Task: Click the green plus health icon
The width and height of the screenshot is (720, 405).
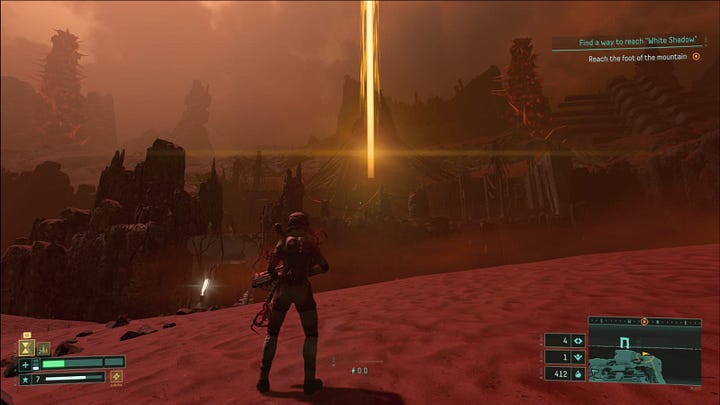Action: (x=26, y=363)
